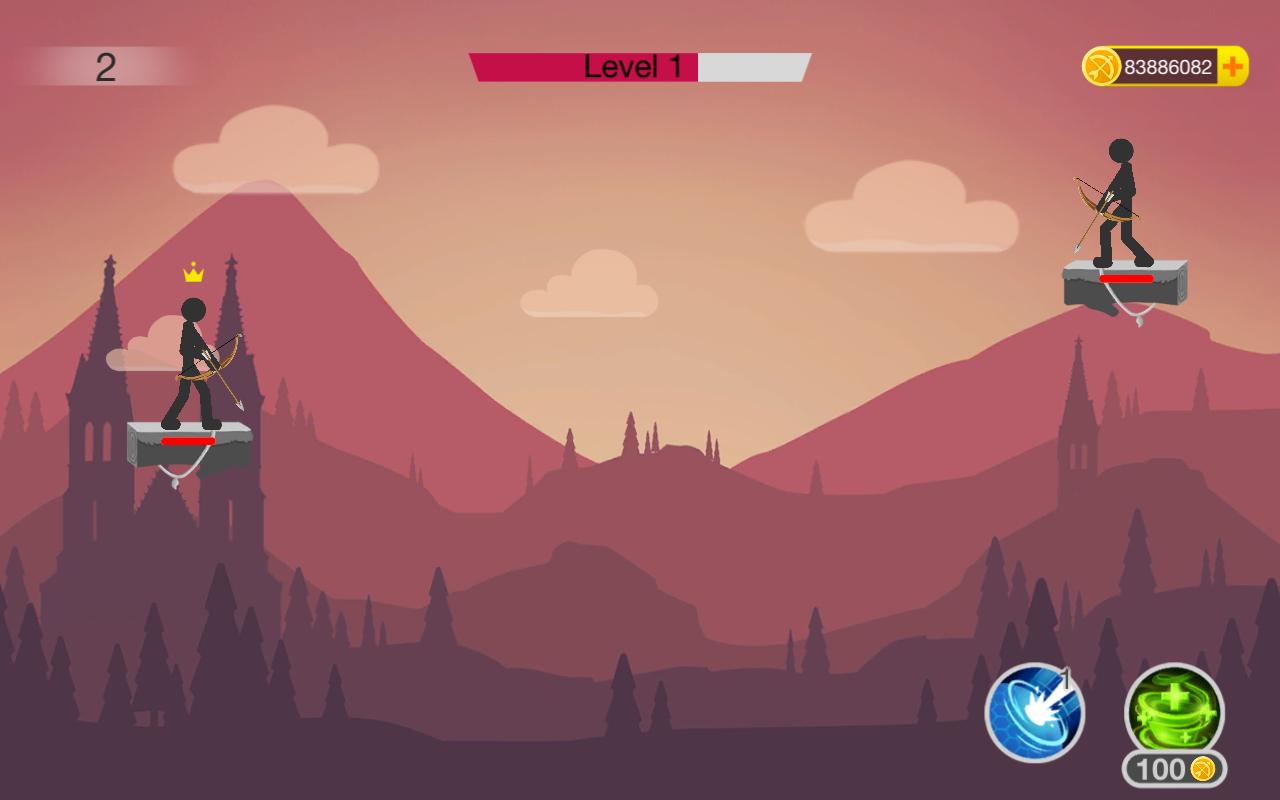This screenshot has height=800, width=1280.
Task: Tap the enemy's red health bar
Action: tap(1128, 280)
